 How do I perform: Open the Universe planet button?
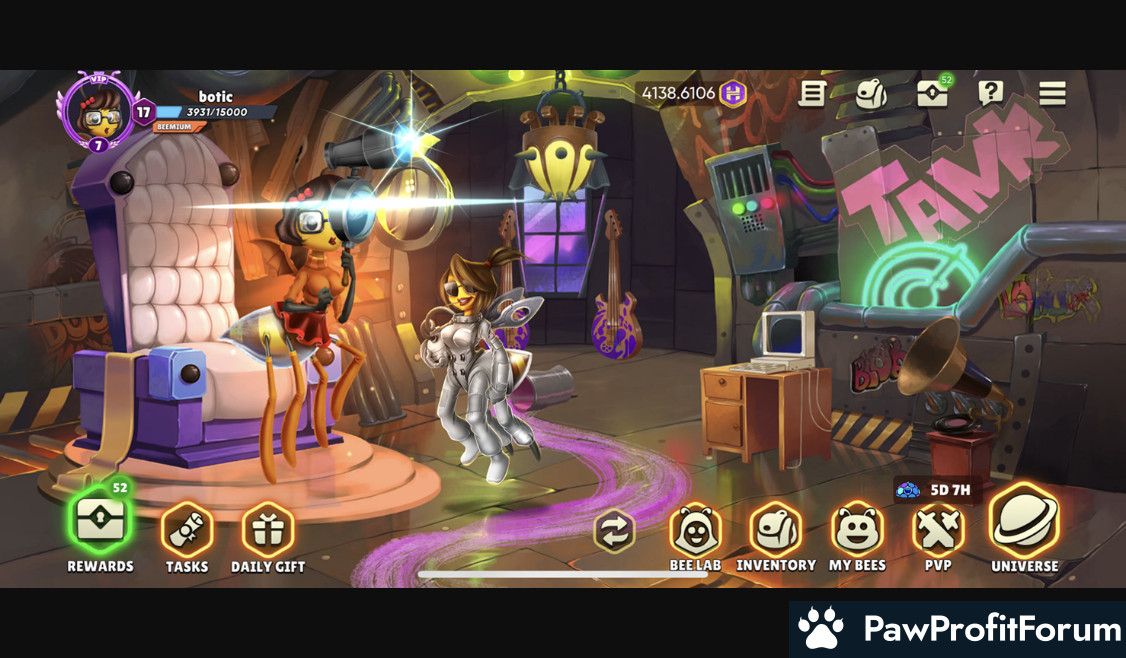tap(1024, 522)
